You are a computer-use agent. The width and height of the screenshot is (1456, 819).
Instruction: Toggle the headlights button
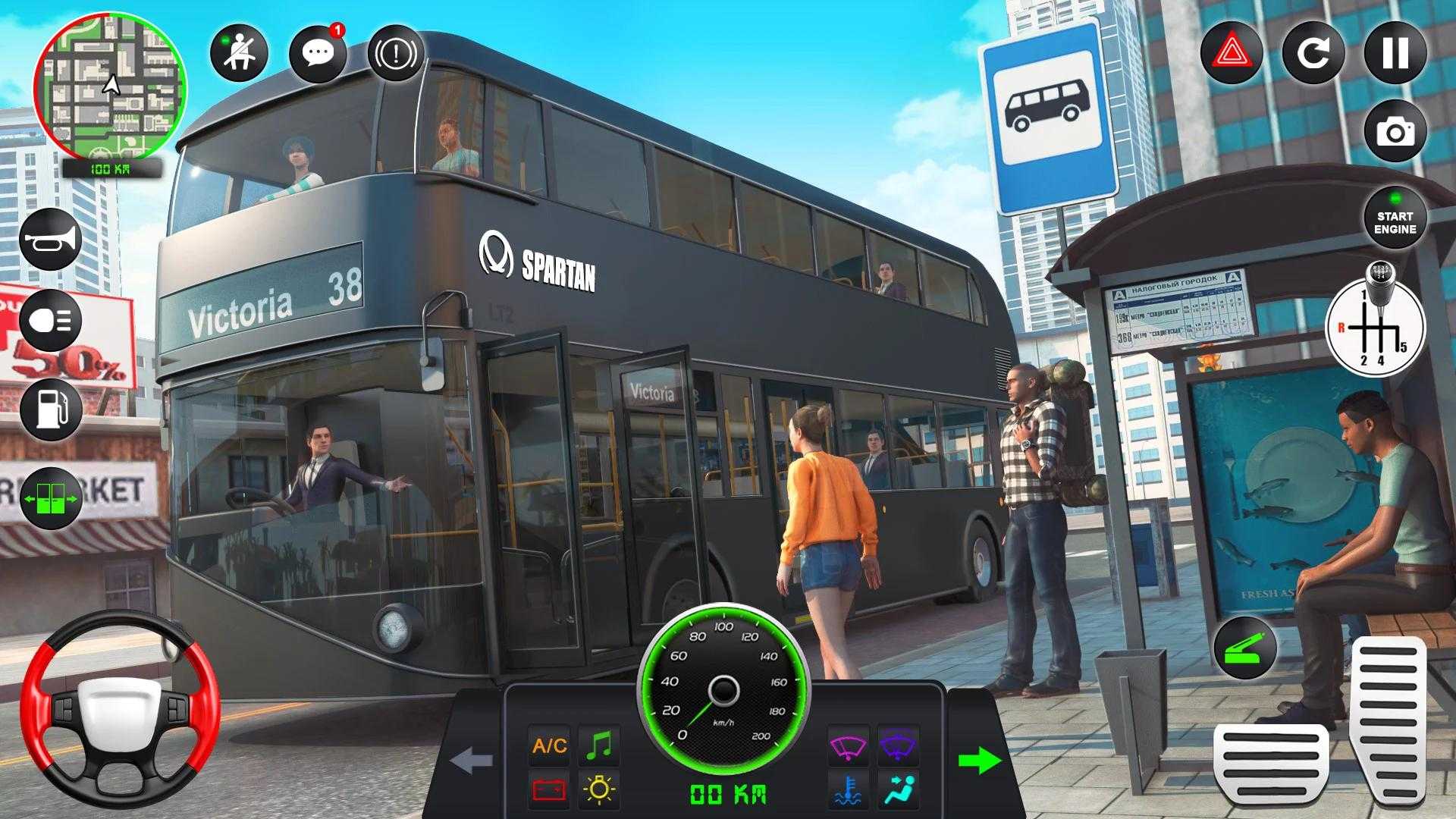[x=51, y=320]
